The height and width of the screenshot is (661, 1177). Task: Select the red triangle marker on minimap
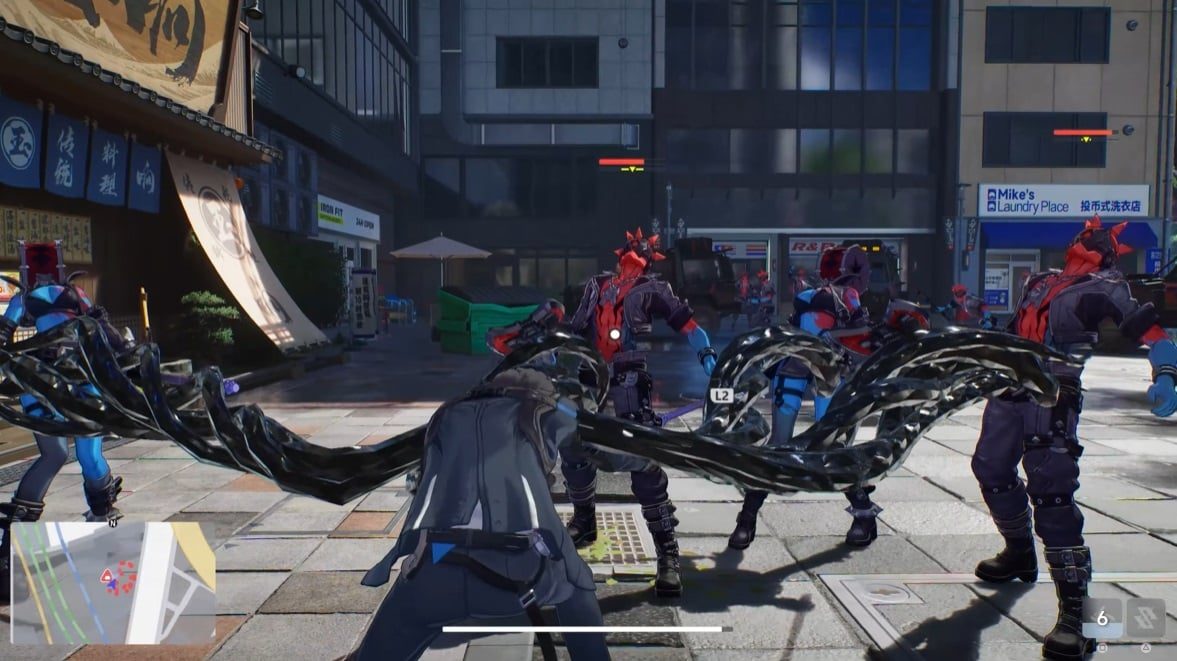coord(106,576)
